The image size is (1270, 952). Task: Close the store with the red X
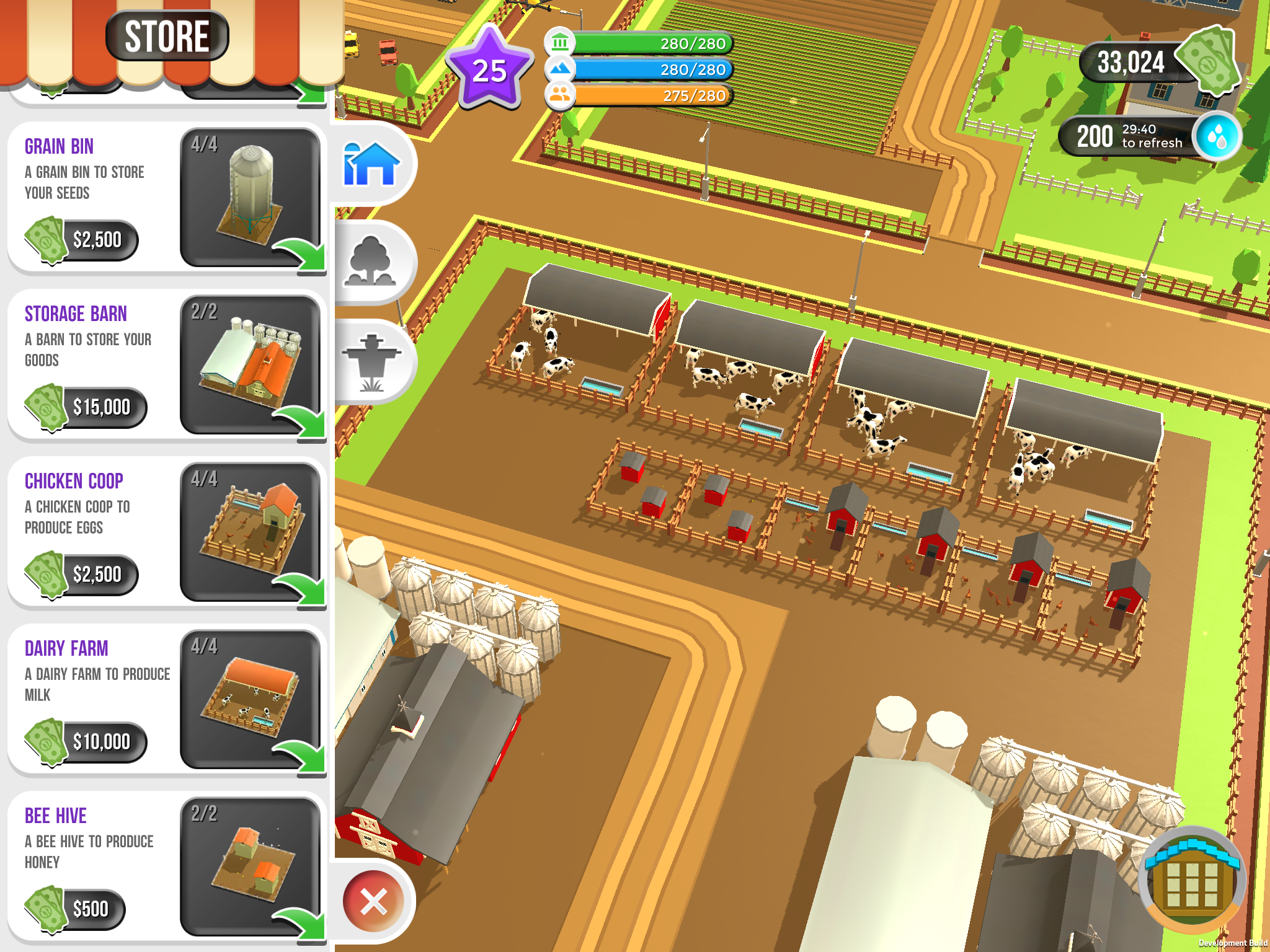click(373, 901)
